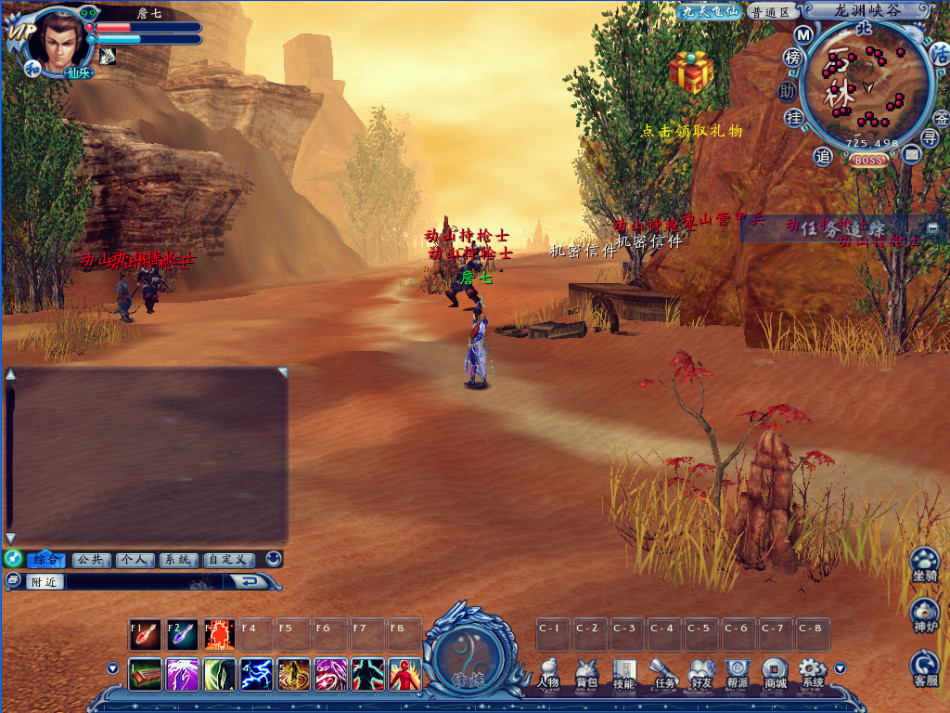Switch chat to the 公共 tab
950x713 pixels.
pyautogui.click(x=92, y=560)
